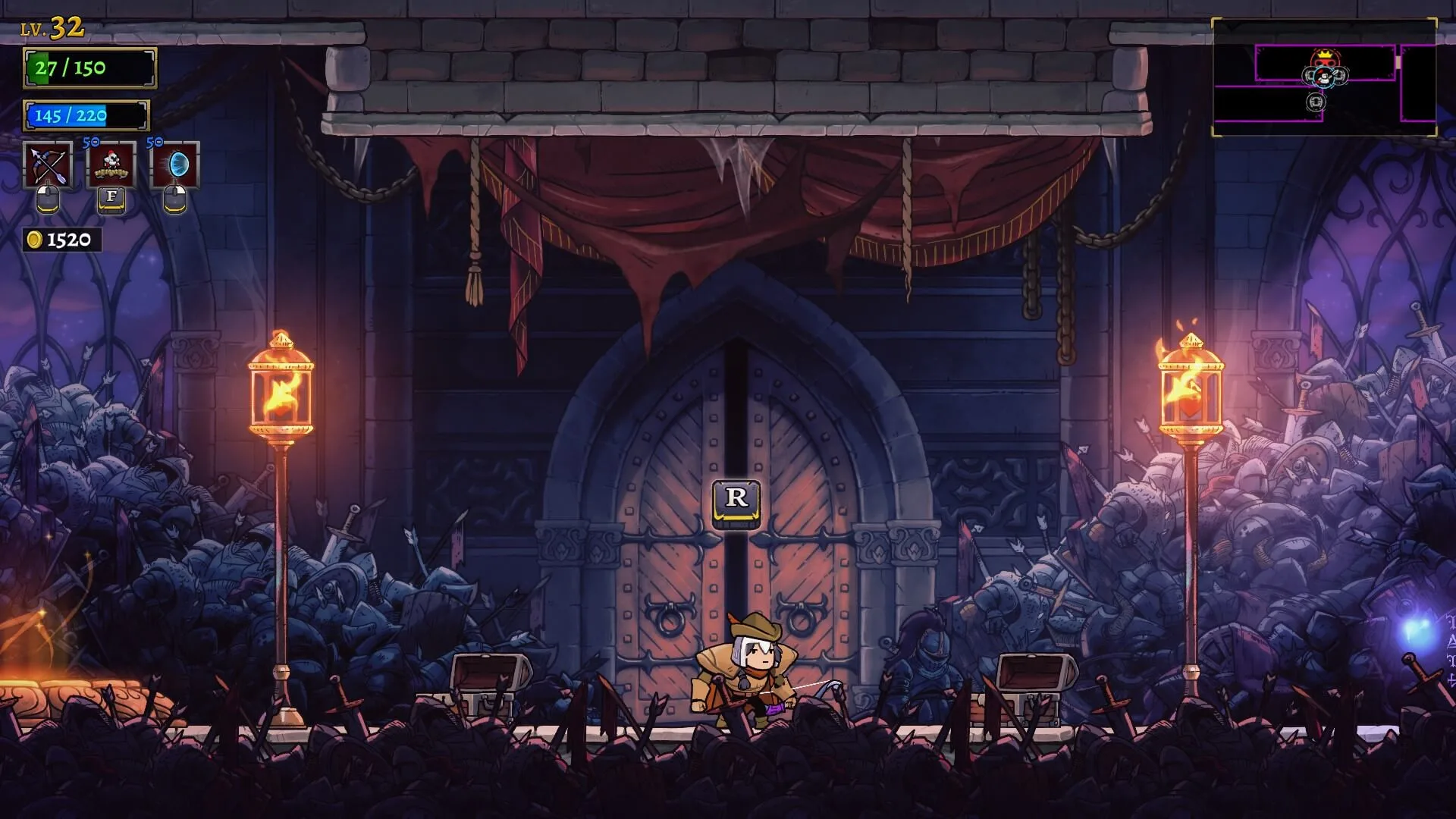Click the armored knight enemy right of the hero
1456x819 pixels.
[927, 667]
